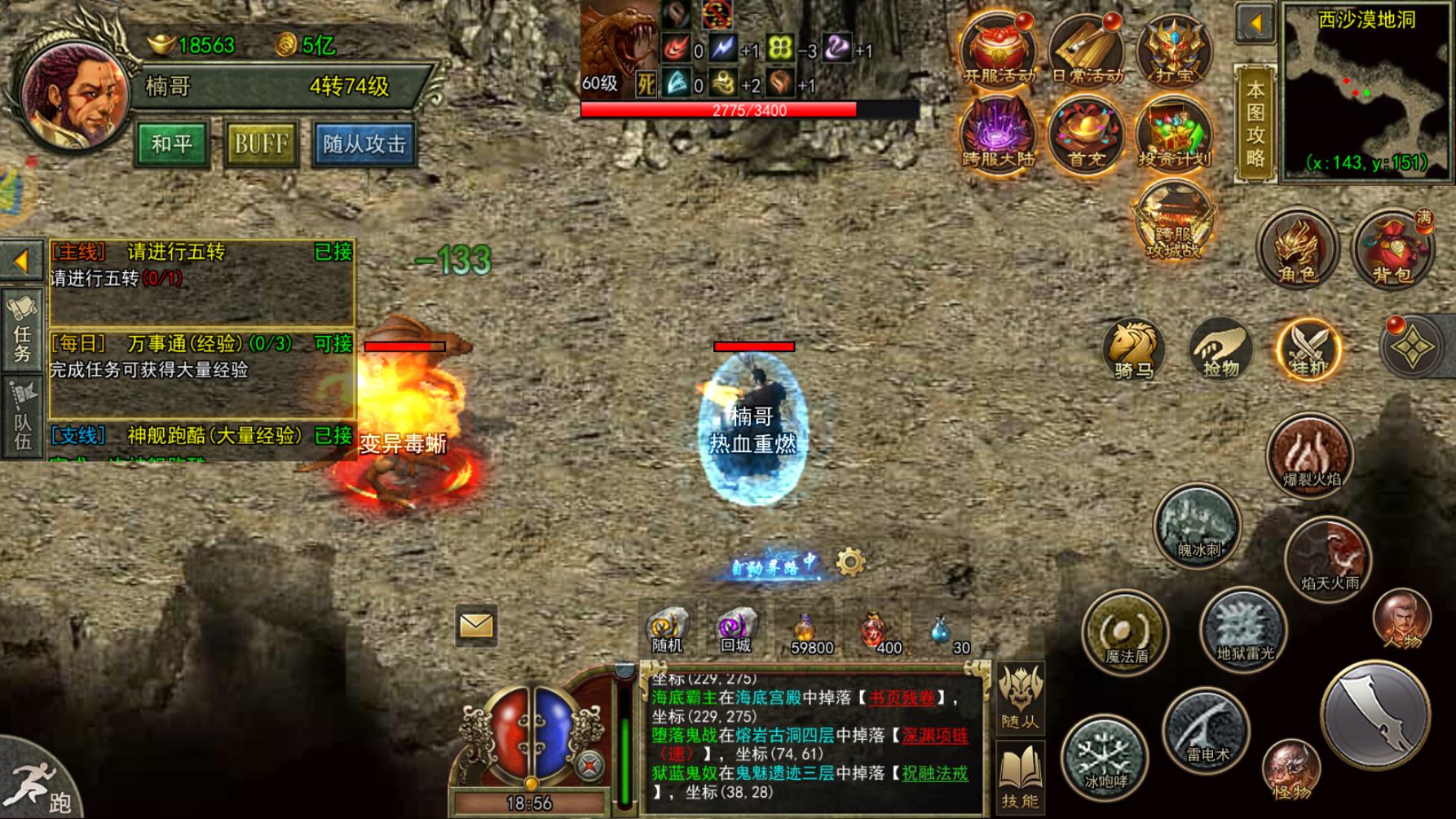This screenshot has height=819, width=1456.
Task: Open the BUFF panel
Action: click(261, 144)
